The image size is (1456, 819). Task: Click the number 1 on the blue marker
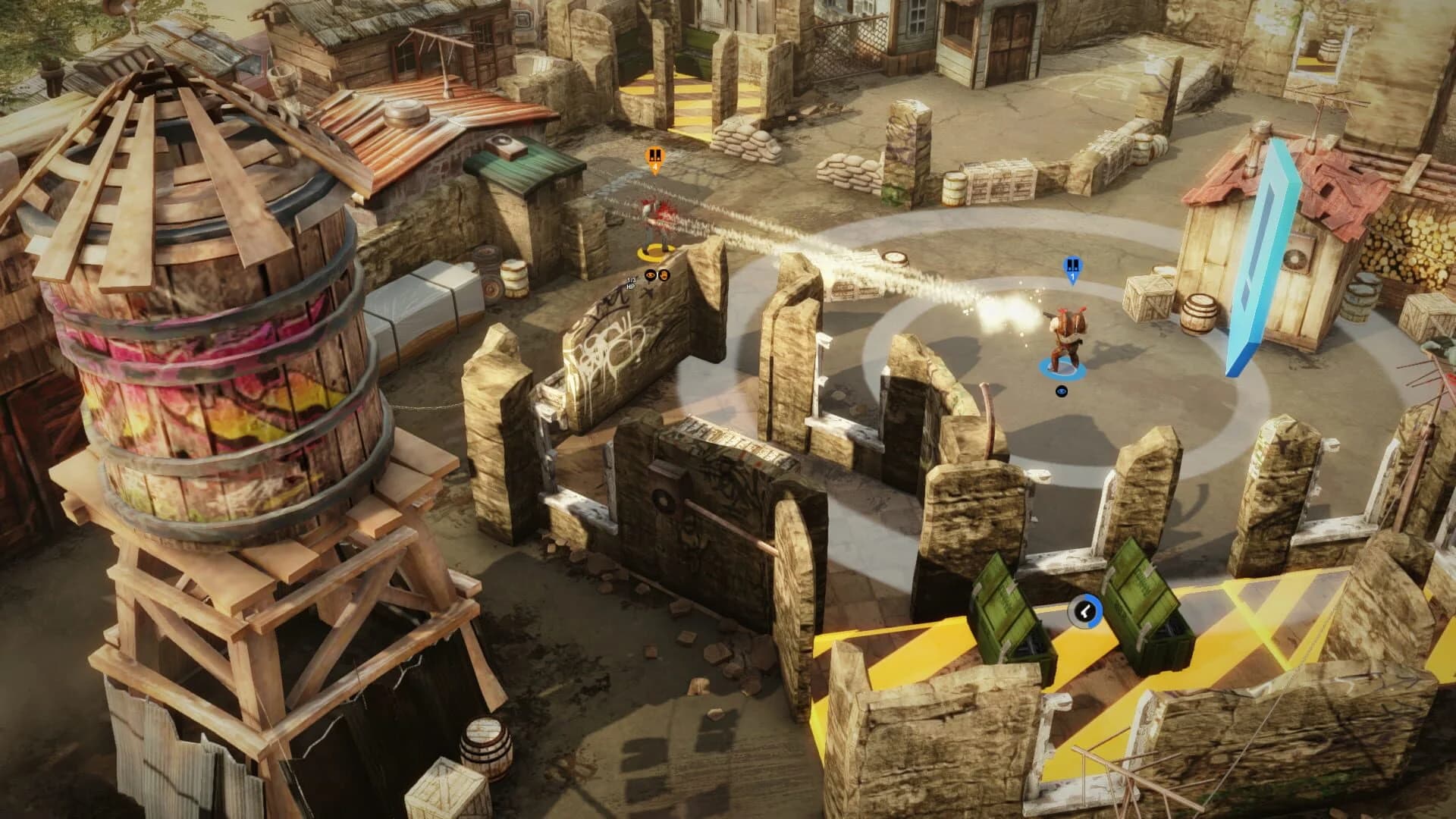coord(1072,276)
